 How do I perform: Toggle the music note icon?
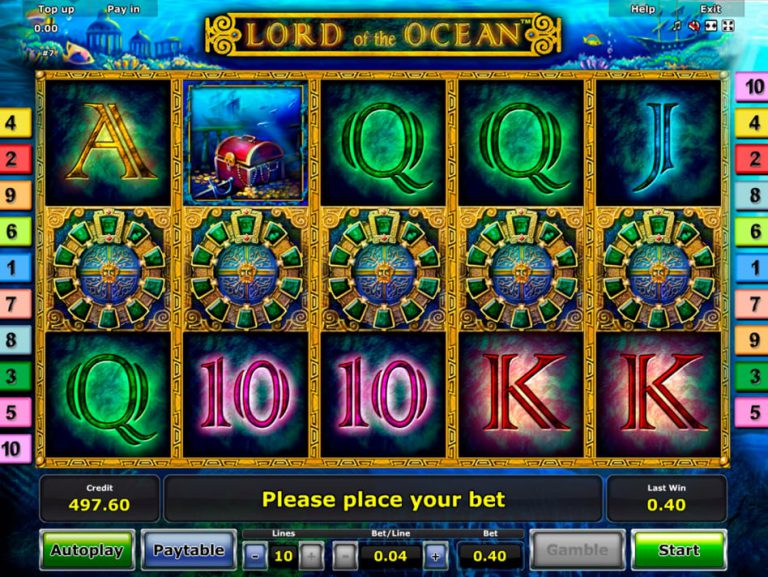tap(677, 26)
